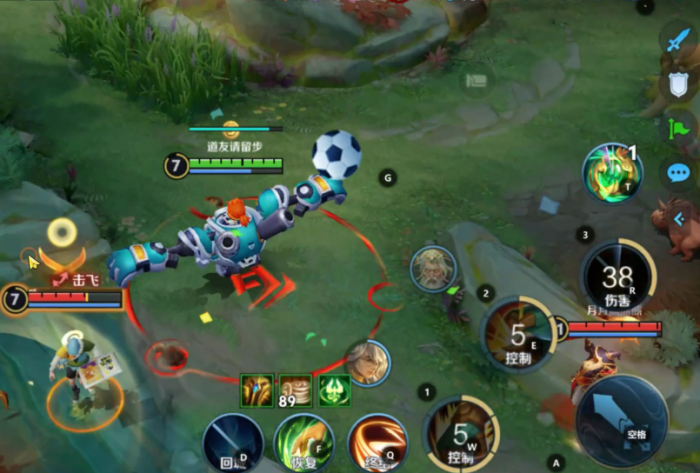Collapse the signal panel with the arrow

coord(680,217)
